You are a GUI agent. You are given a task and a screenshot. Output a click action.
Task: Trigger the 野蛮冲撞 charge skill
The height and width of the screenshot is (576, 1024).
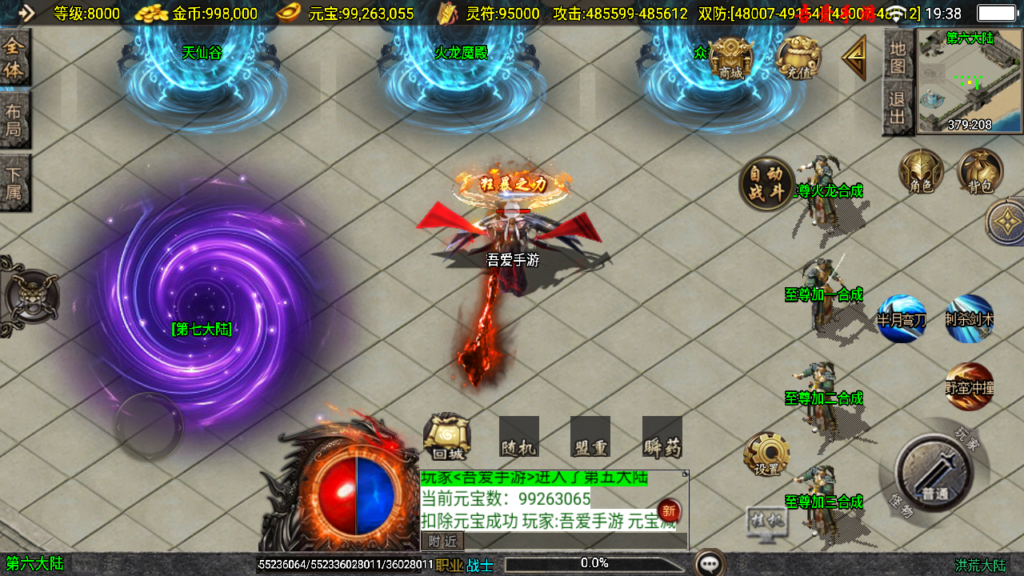[969, 385]
